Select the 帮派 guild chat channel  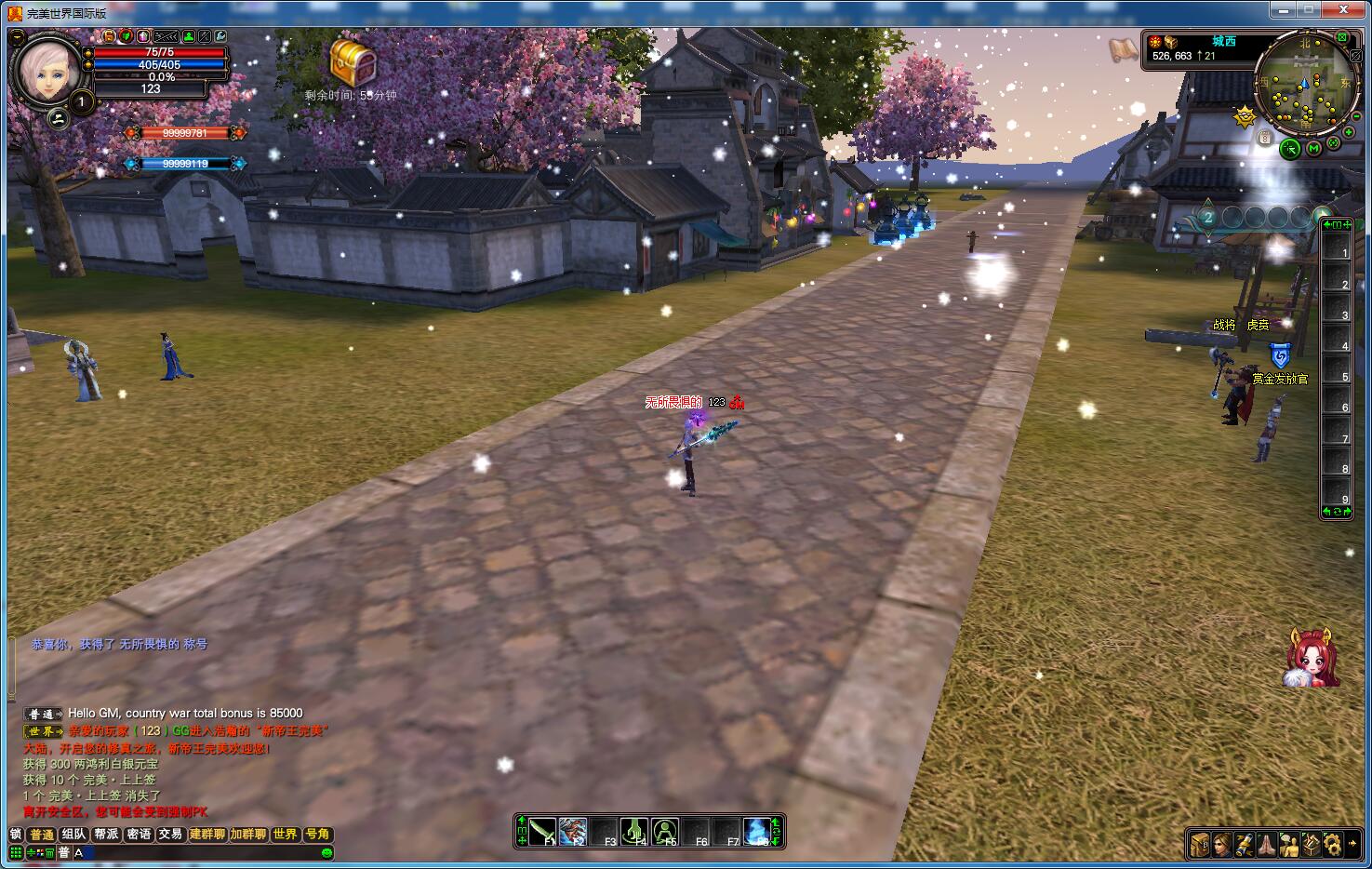(107, 835)
